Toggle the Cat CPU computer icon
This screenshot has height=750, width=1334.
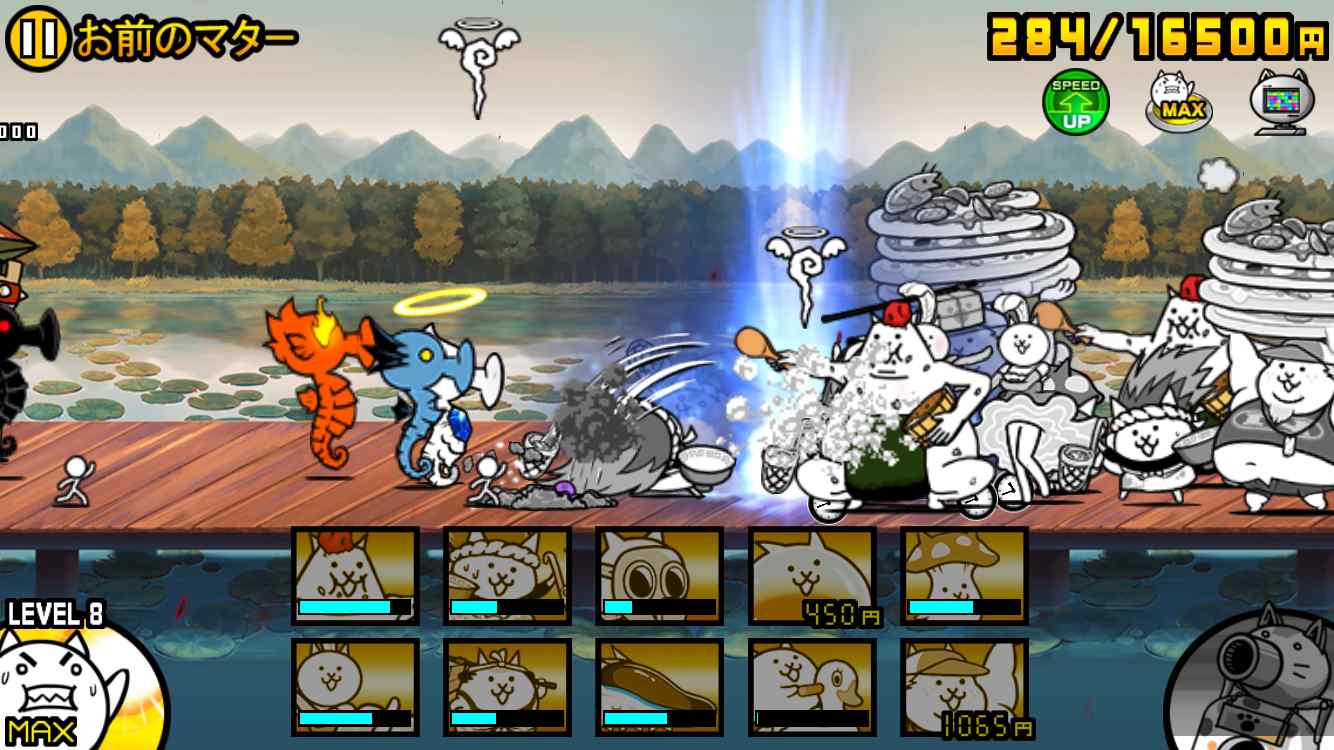(1281, 102)
